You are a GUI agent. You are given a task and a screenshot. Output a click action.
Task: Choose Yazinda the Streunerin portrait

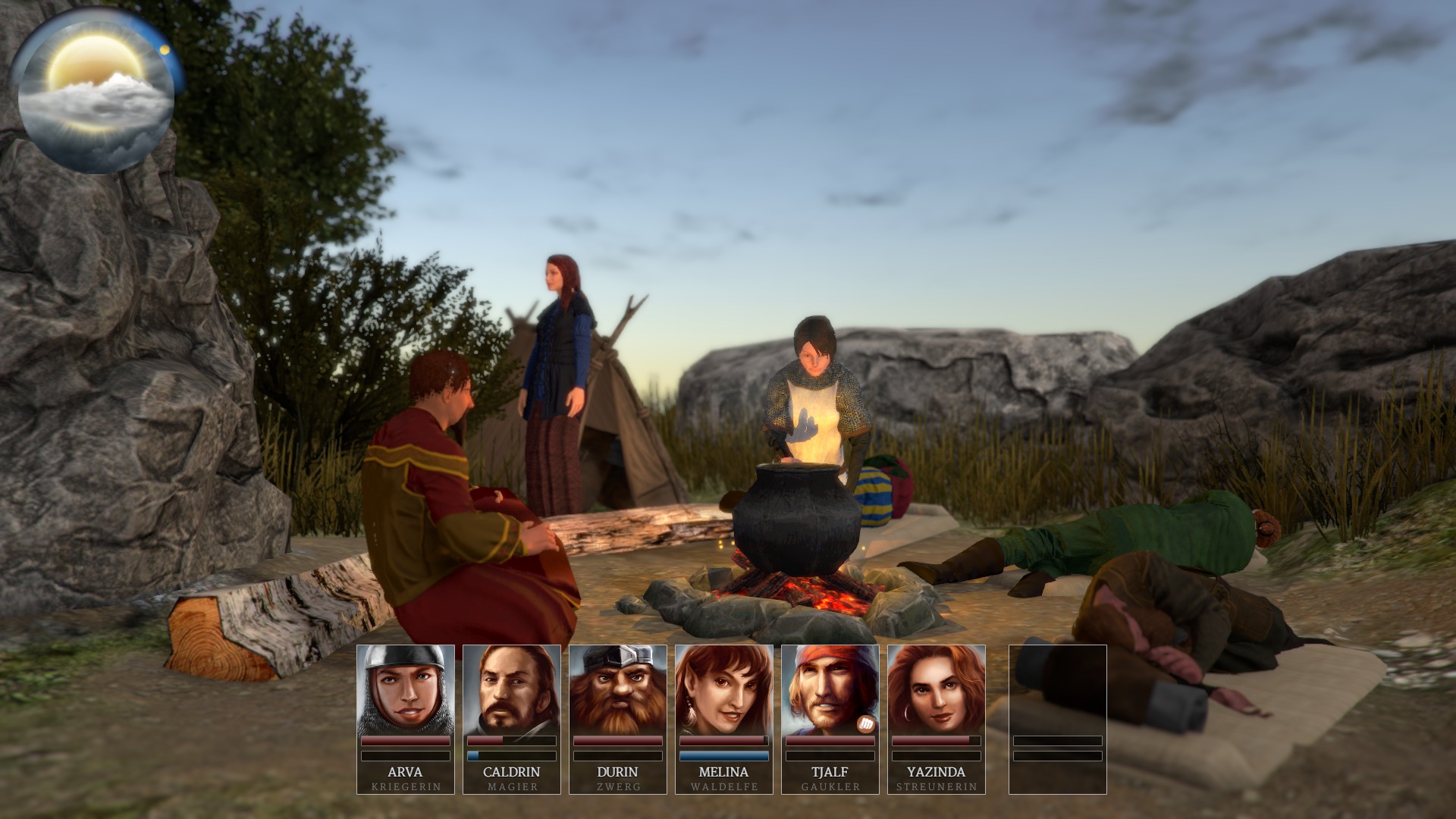tap(936, 690)
